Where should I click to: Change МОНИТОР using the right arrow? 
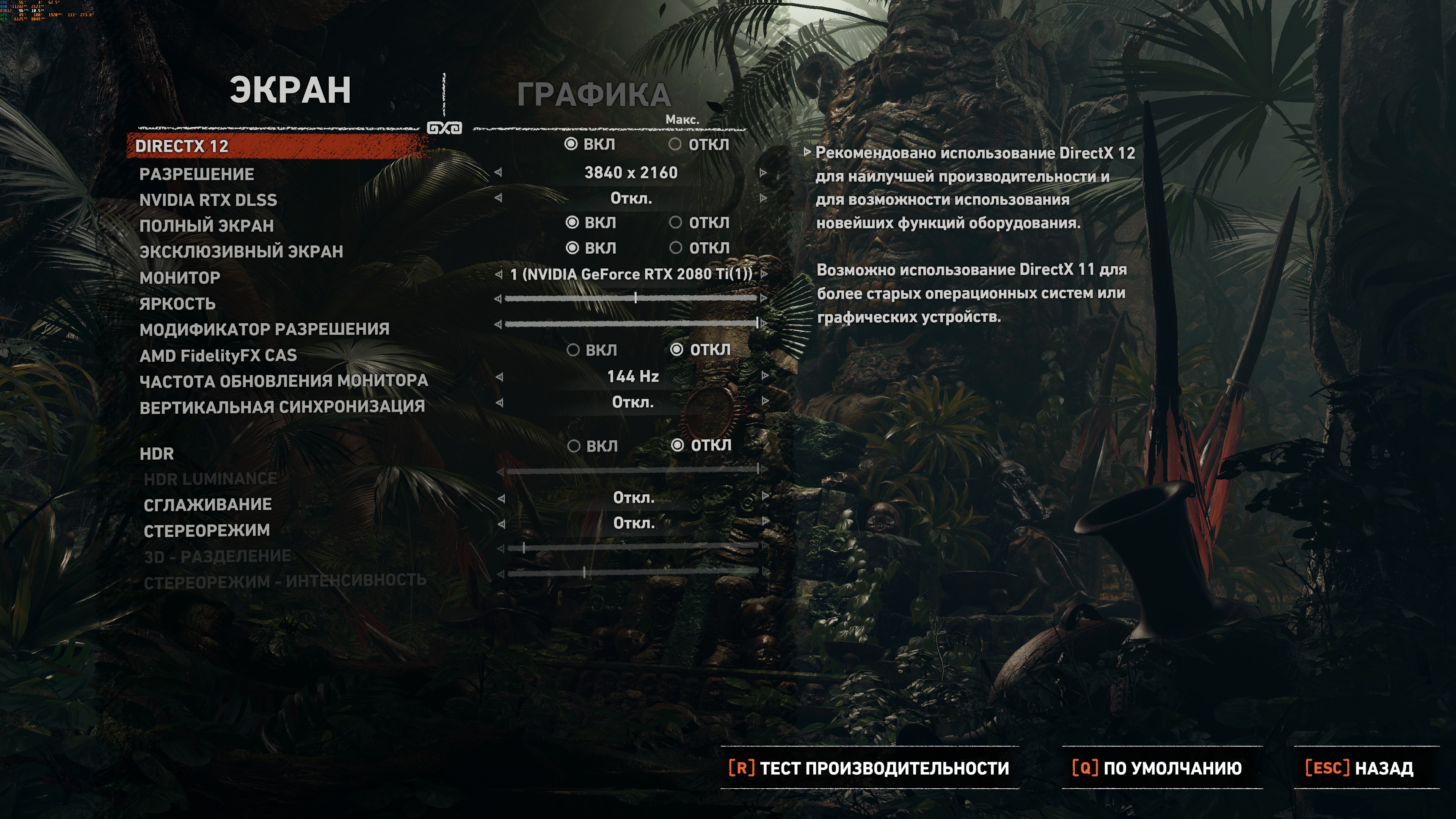764,274
